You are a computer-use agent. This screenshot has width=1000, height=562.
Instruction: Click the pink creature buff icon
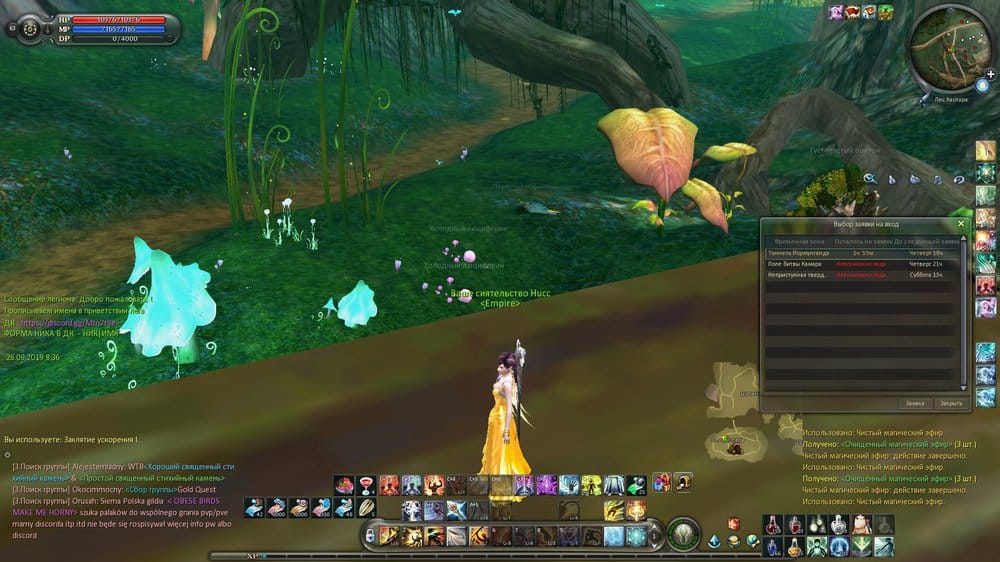[x=836, y=12]
